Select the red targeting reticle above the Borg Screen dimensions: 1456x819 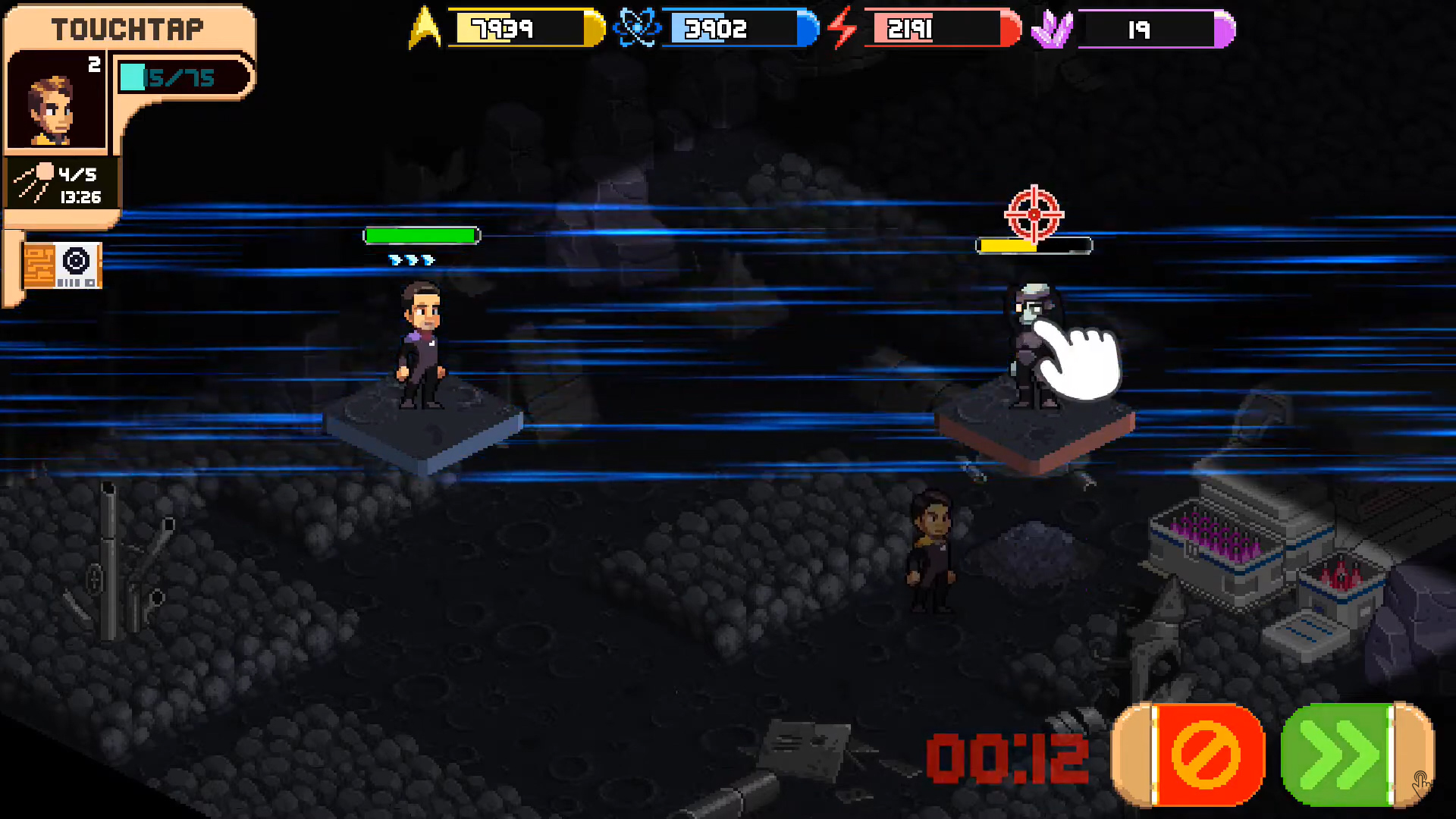click(x=1033, y=215)
